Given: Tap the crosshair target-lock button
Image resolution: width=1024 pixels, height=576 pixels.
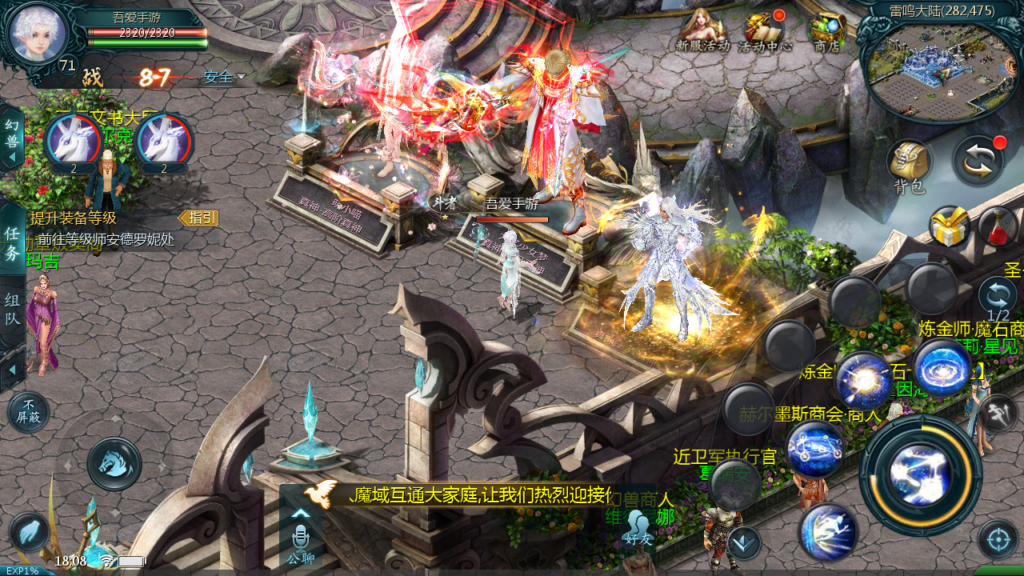Looking at the screenshot, I should 996,539.
